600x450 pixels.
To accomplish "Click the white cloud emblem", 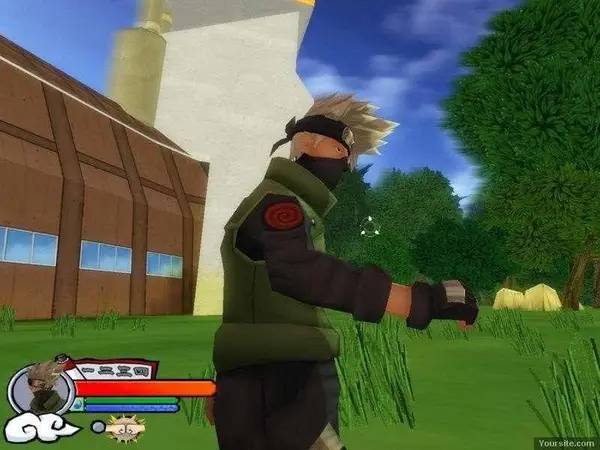I will [42, 430].
